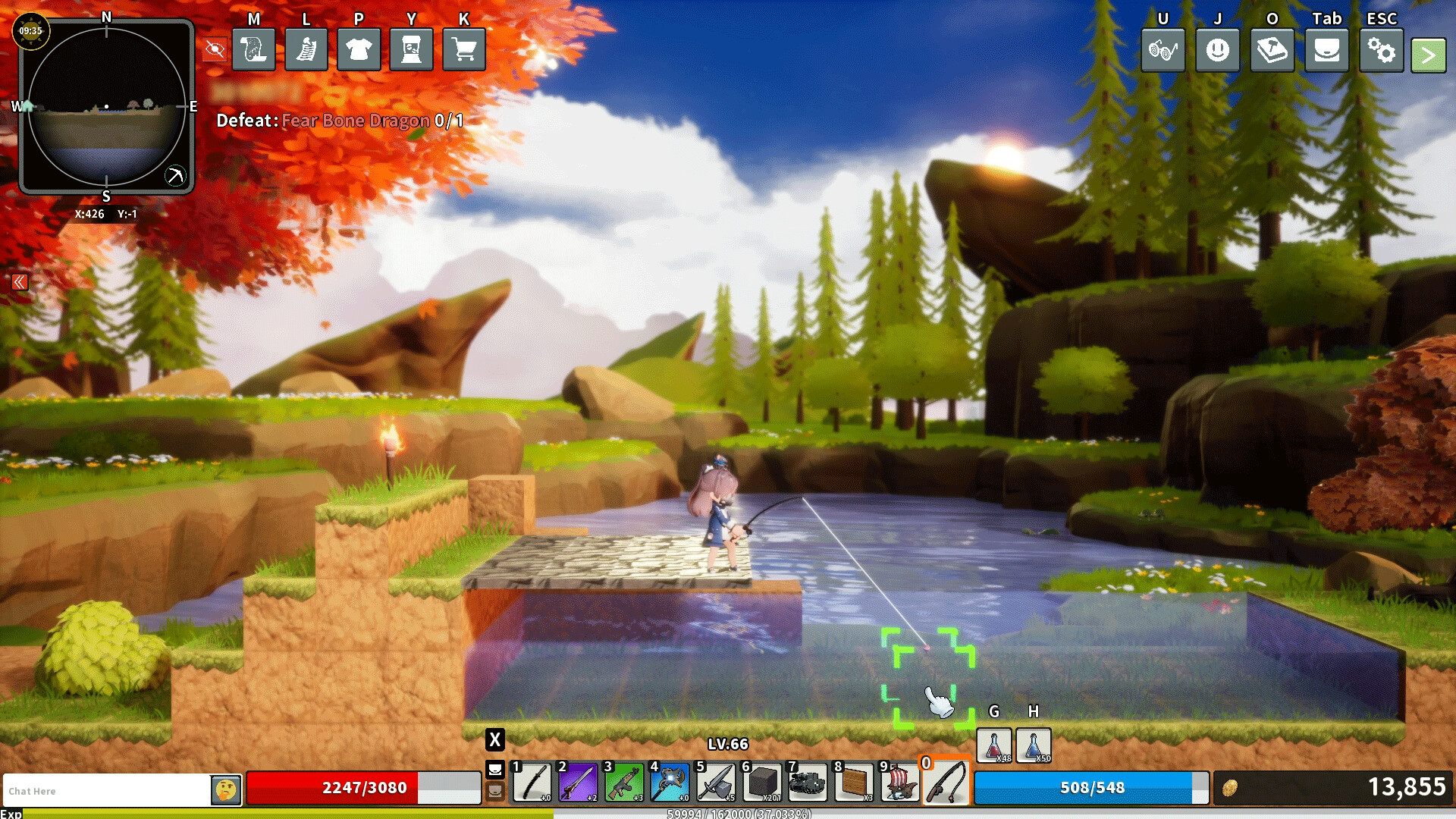
Task: Open the smiley face emote menu
Action: 1217,51
